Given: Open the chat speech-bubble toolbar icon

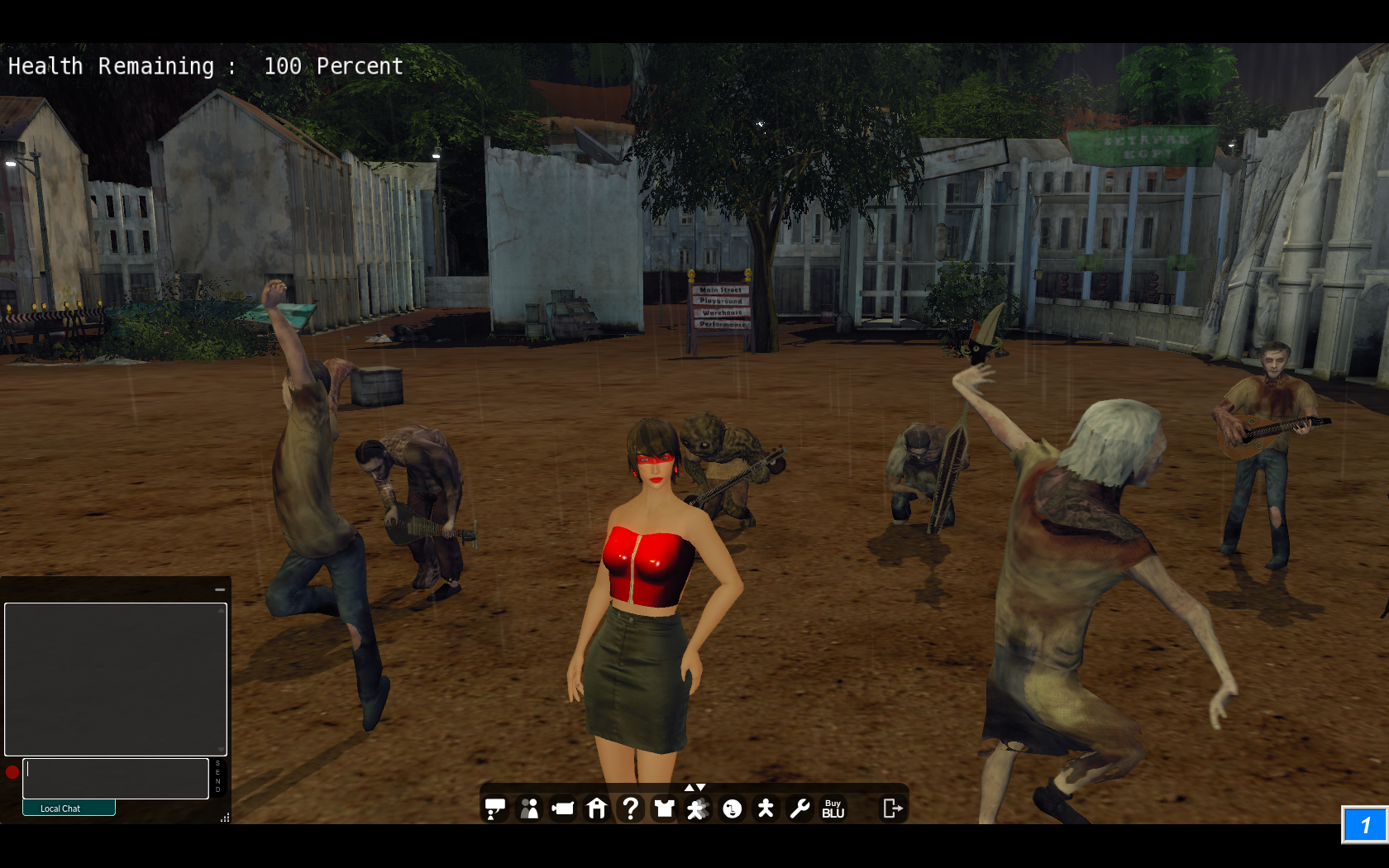Looking at the screenshot, I should click(495, 808).
